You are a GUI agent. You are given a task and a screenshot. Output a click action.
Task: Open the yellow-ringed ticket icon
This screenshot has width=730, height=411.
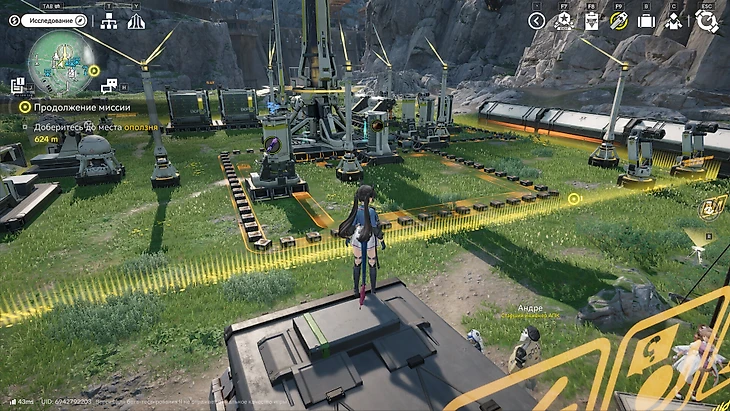click(618, 21)
